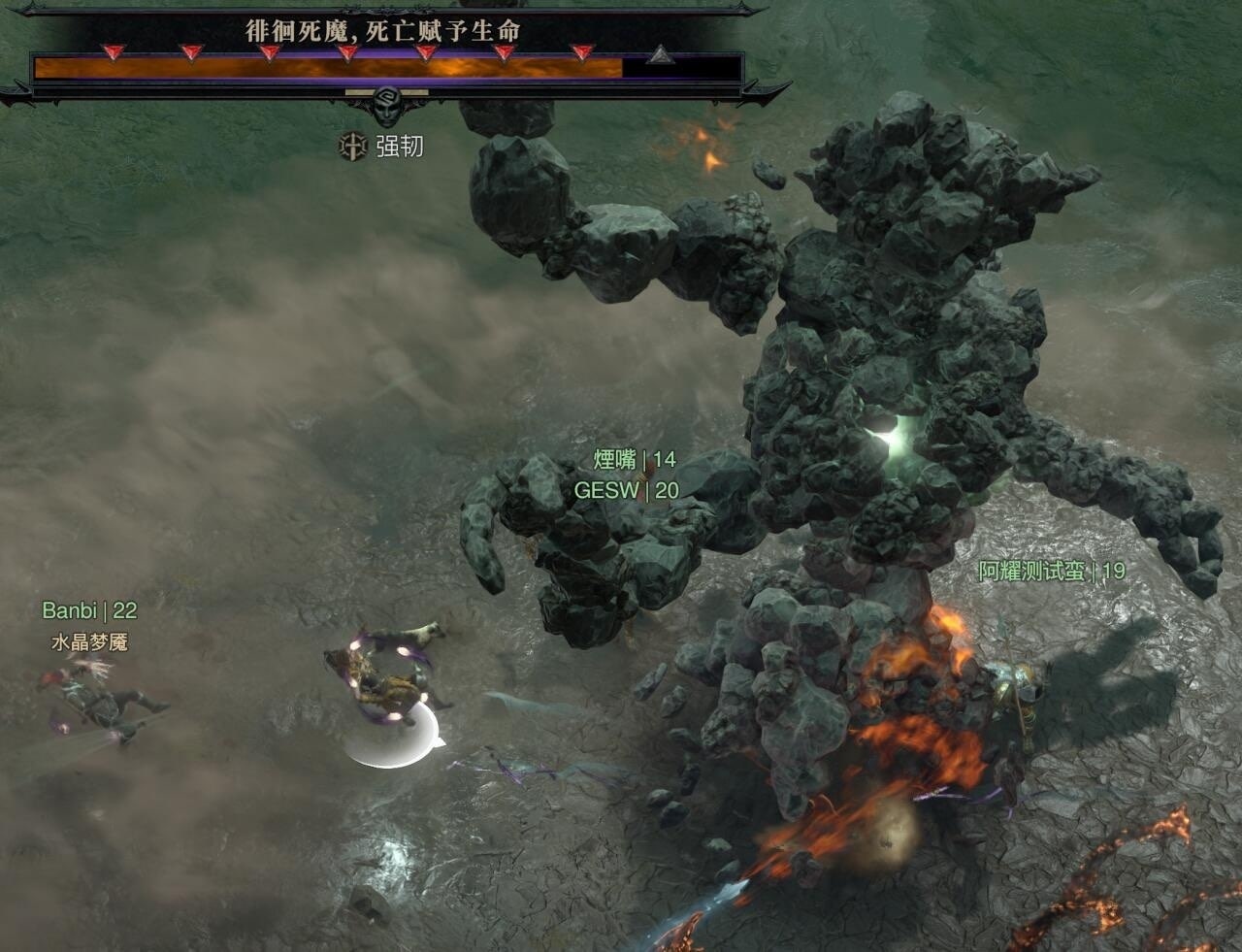The height and width of the screenshot is (952, 1242).
Task: Click the rightmost red triangle marker
Action: (582, 49)
